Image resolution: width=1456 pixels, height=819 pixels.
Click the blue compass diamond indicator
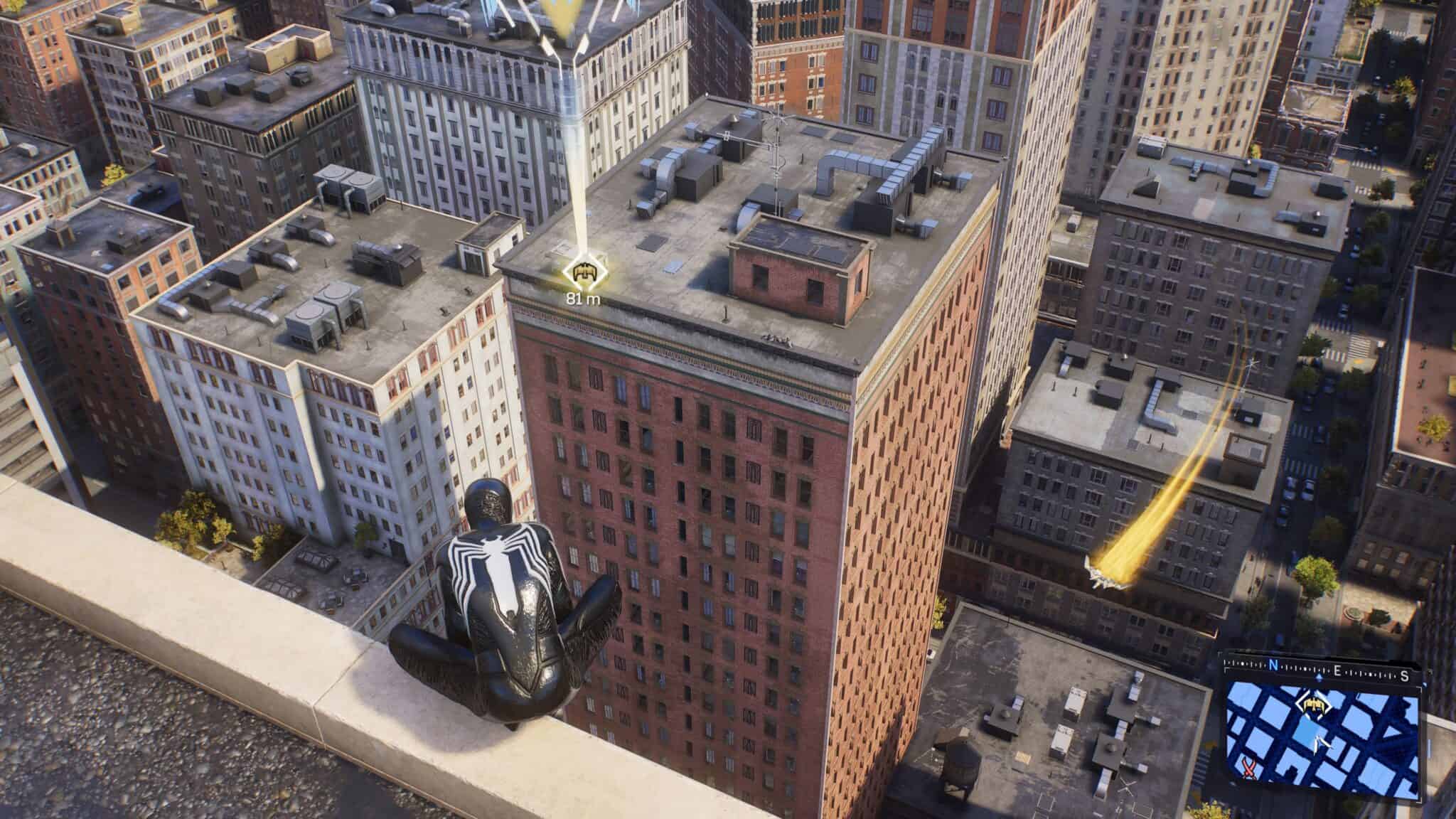click(1319, 677)
